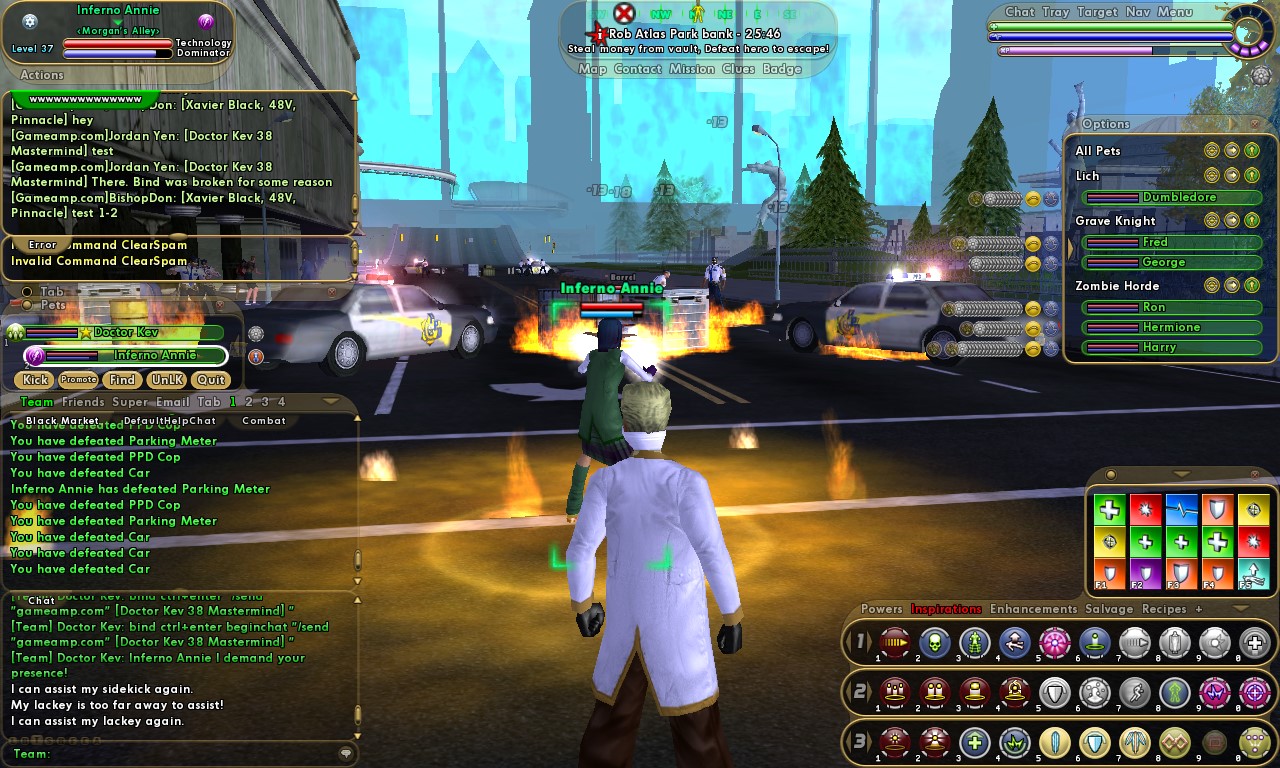Viewport: 1280px width, 768px height.
Task: Open the Contact list
Action: [x=638, y=69]
